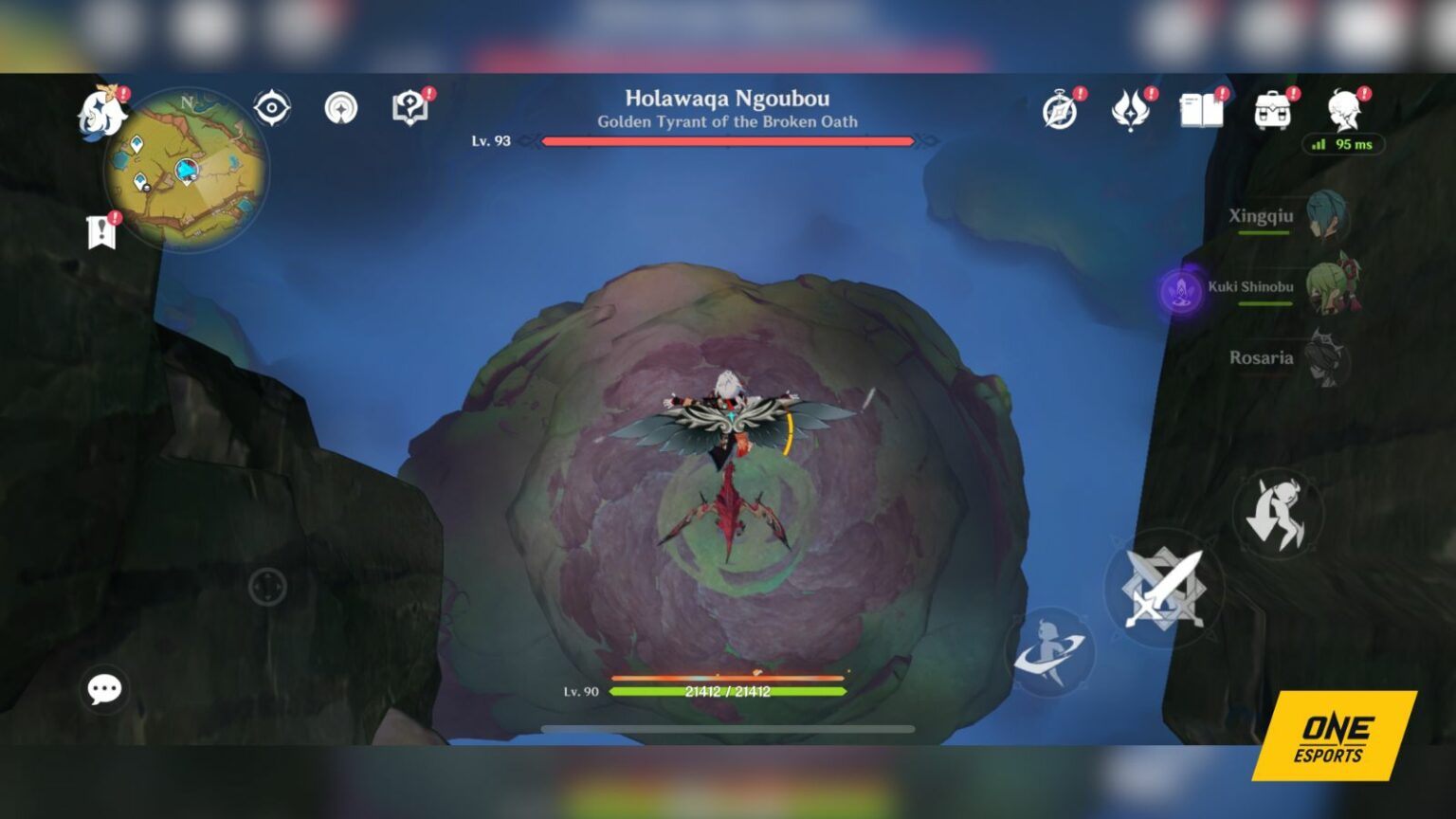Open the in-game chat bubble
The image size is (1456, 819).
[104, 689]
